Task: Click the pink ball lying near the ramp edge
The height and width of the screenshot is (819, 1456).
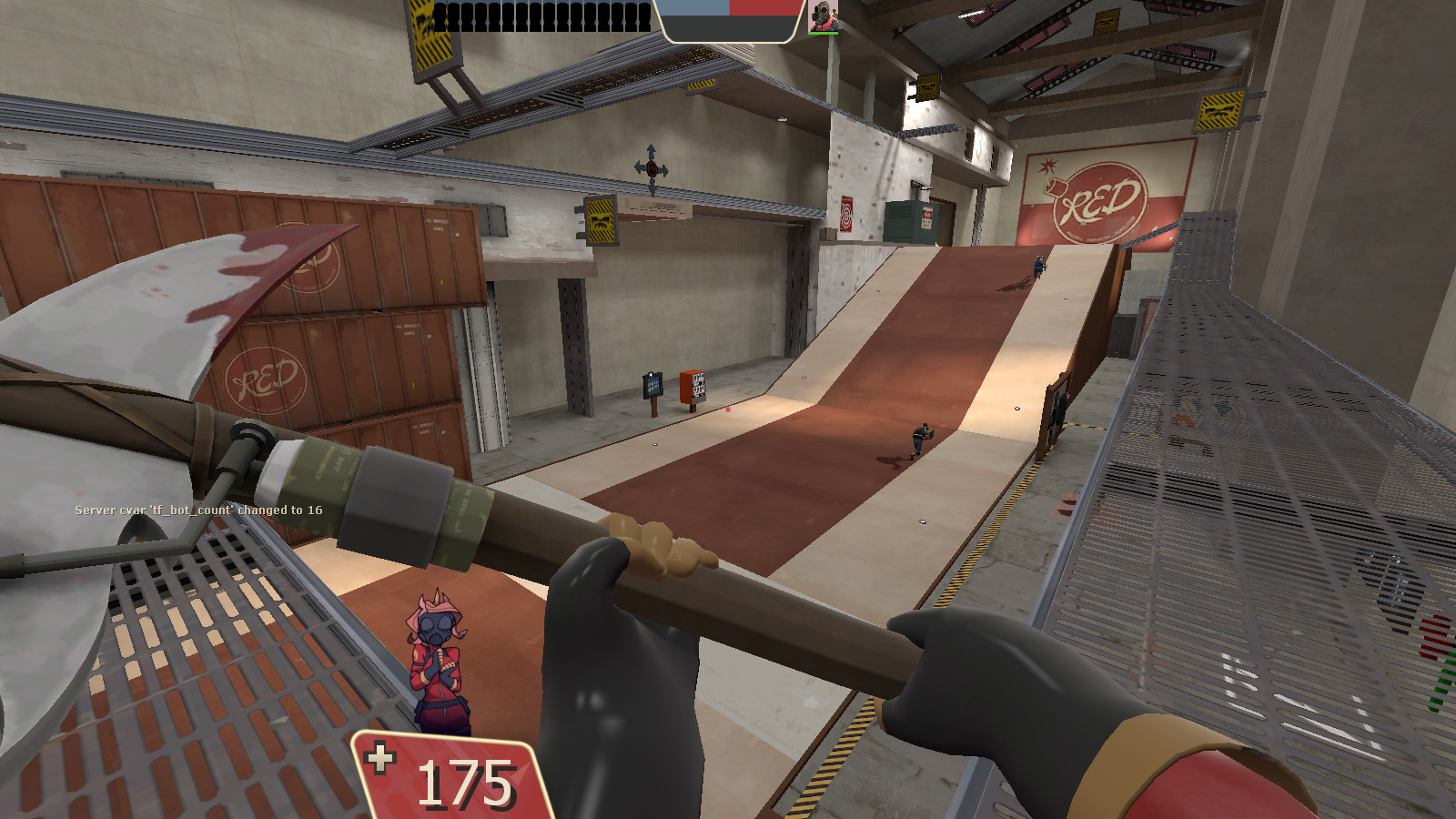Action: [x=728, y=411]
